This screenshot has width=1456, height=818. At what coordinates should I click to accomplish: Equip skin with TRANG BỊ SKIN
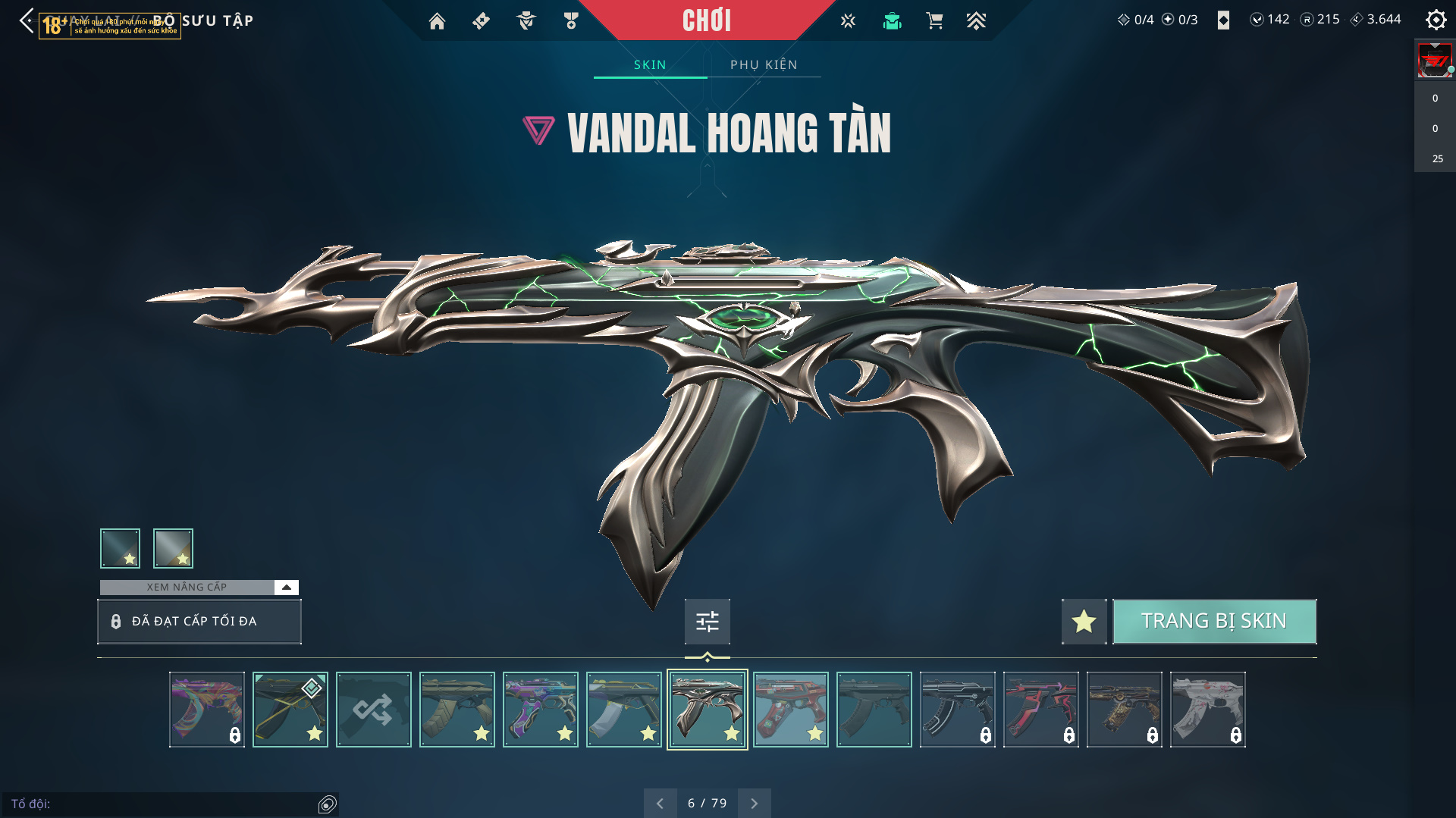[1213, 621]
